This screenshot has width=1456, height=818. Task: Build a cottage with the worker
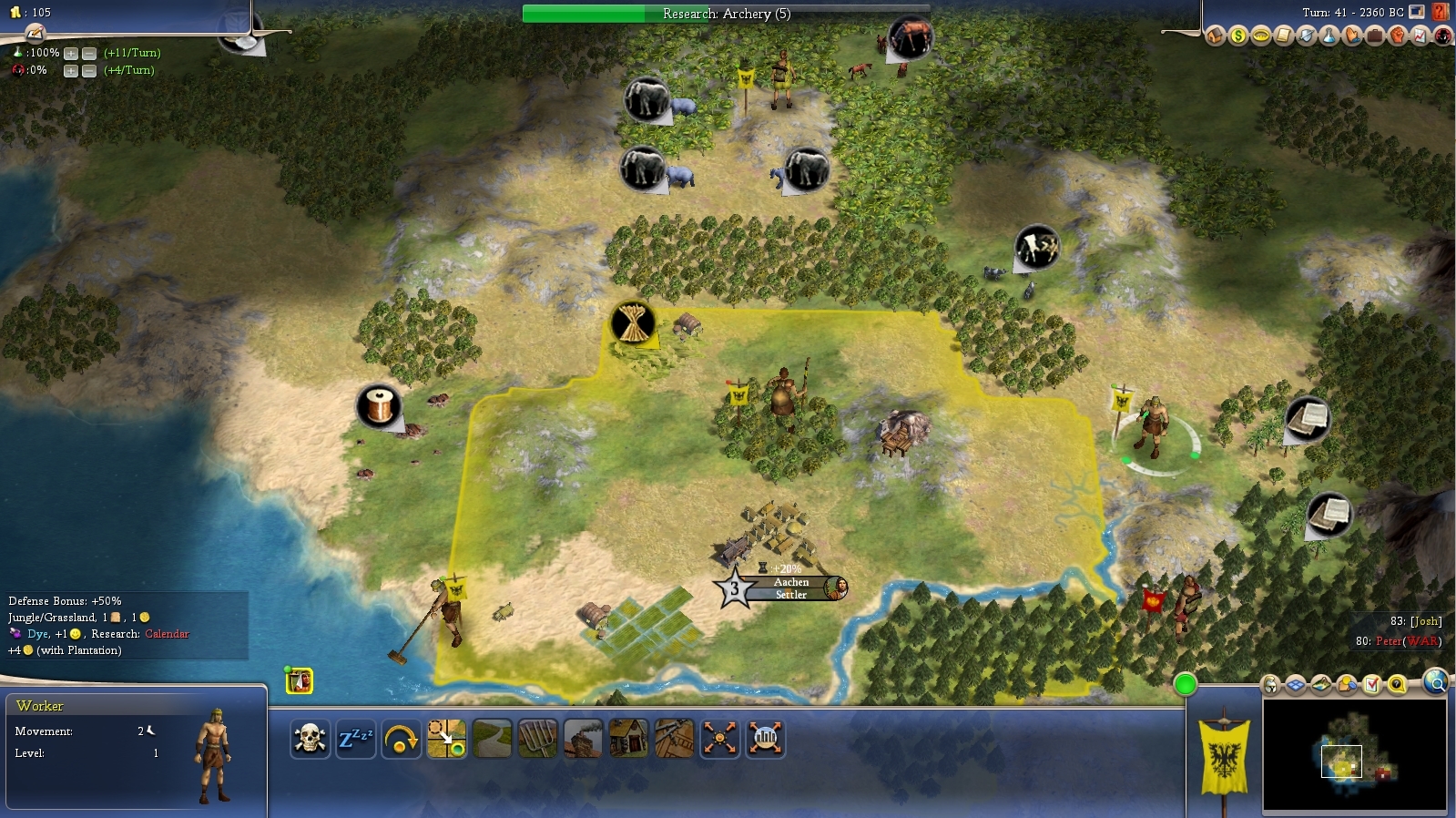pos(628,739)
